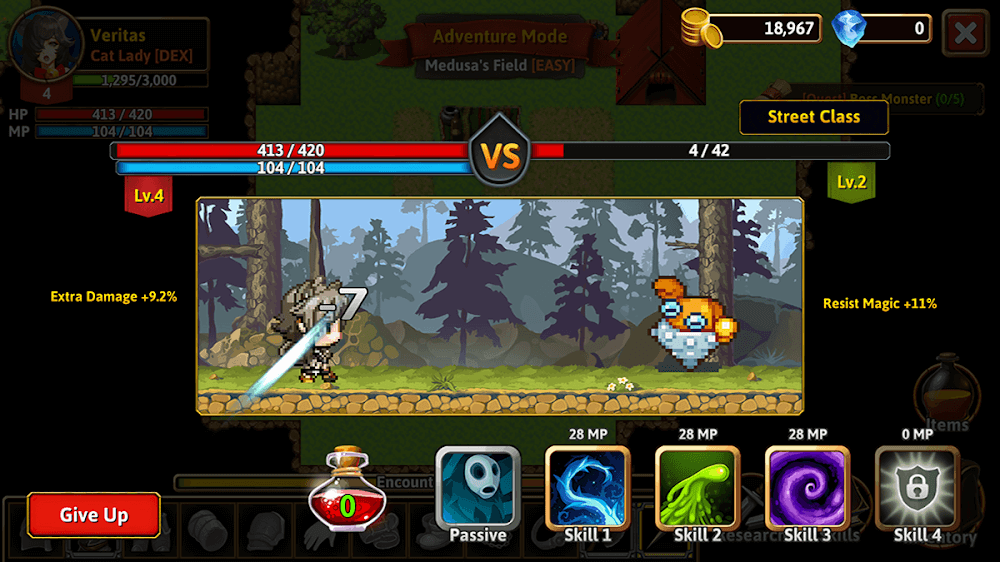The image size is (1000, 562).
Task: Select the Street Class label
Action: pos(813,117)
